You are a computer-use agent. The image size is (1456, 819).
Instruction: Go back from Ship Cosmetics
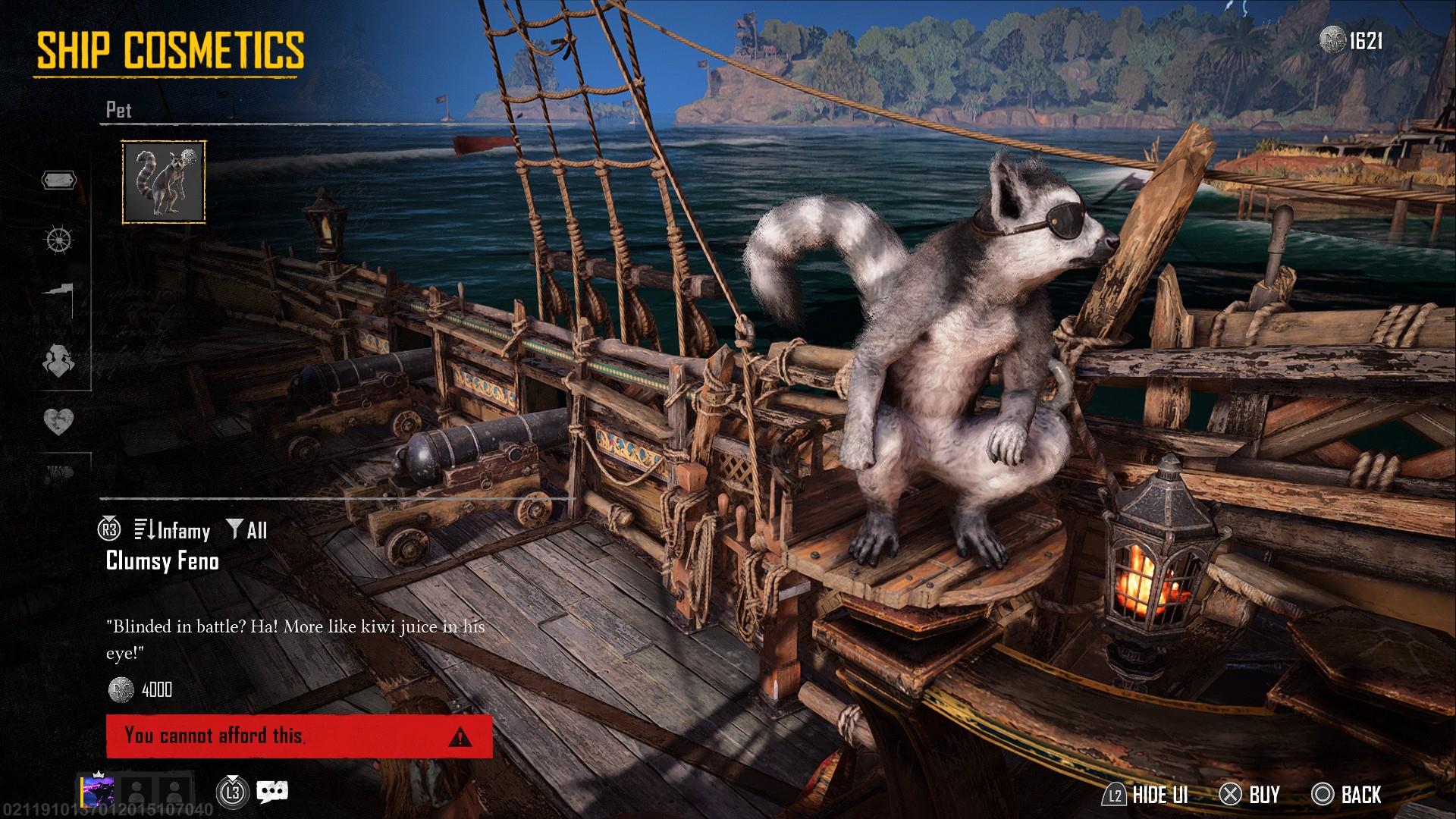click(1347, 794)
